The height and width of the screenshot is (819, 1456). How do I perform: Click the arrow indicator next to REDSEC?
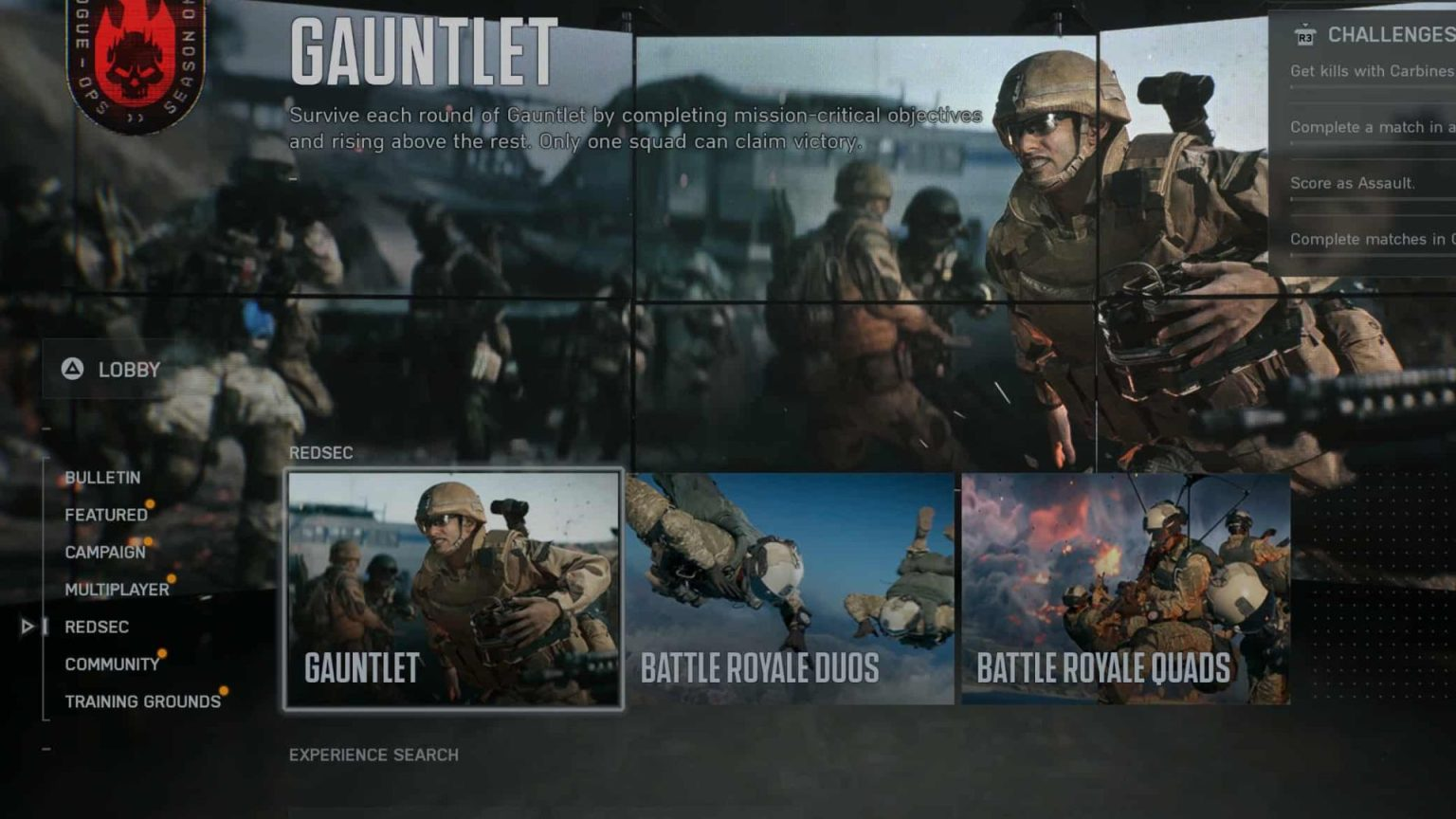27,627
